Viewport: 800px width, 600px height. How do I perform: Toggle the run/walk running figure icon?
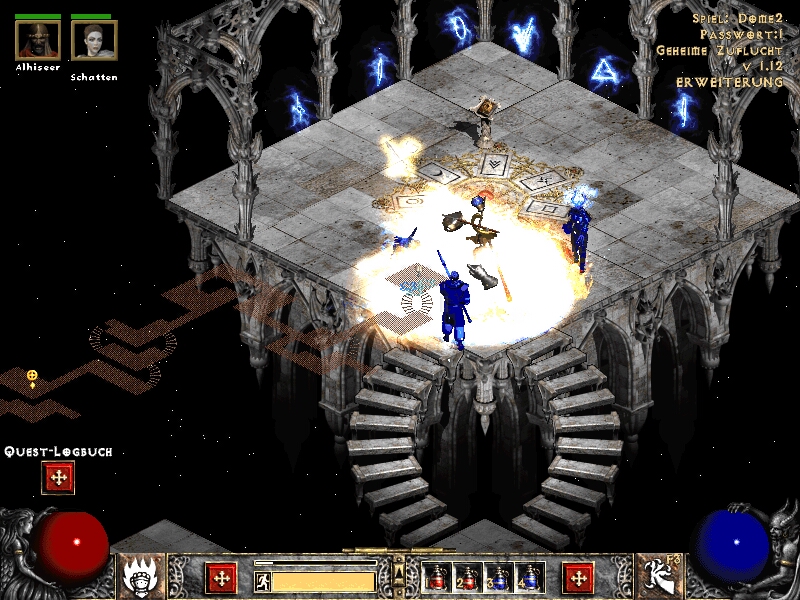click(x=263, y=580)
